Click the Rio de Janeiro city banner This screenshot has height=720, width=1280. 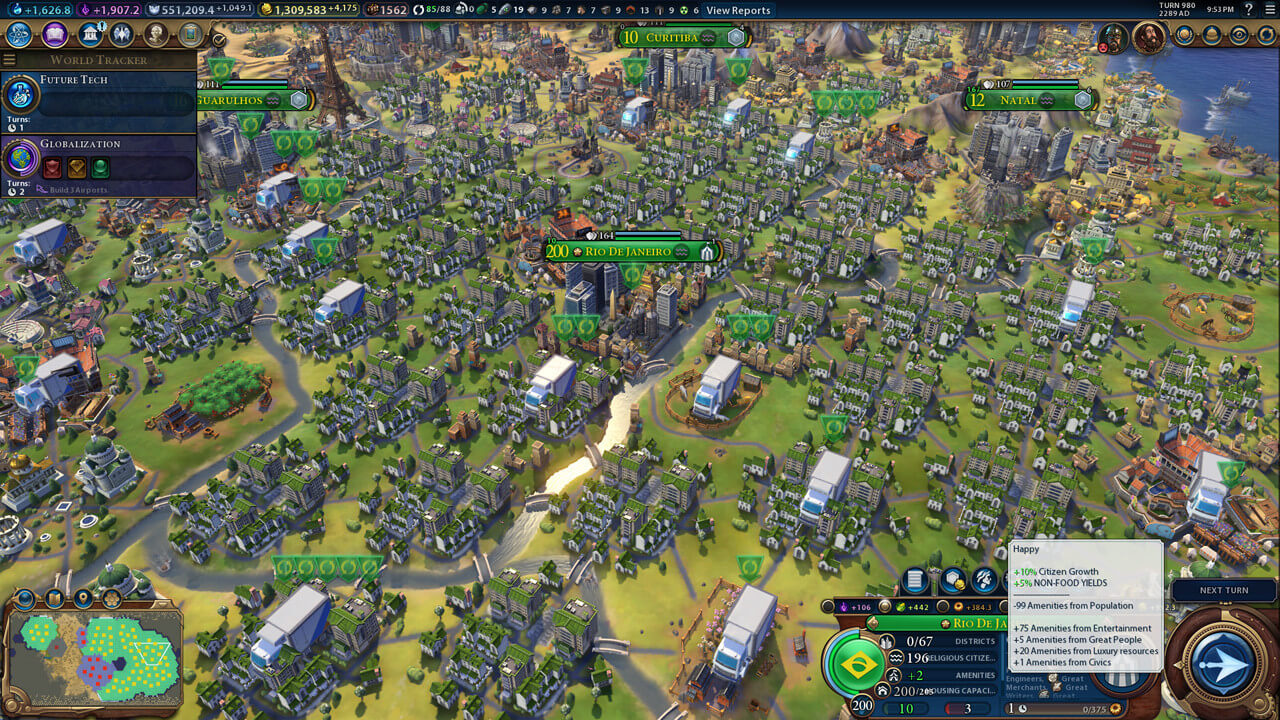[x=630, y=251]
